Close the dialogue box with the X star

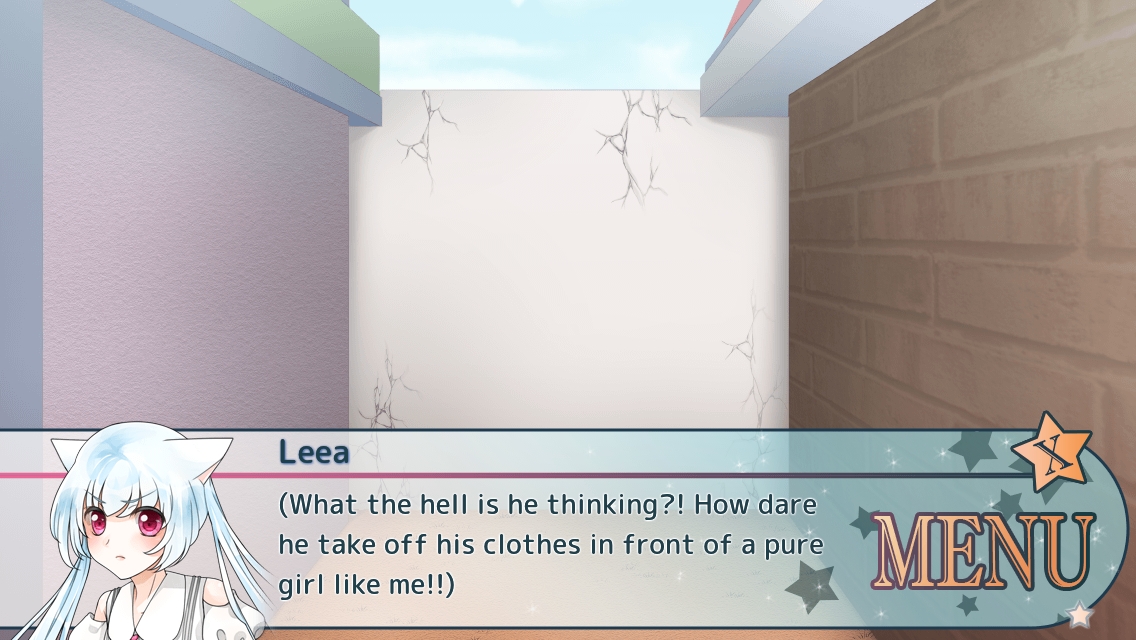1050,452
